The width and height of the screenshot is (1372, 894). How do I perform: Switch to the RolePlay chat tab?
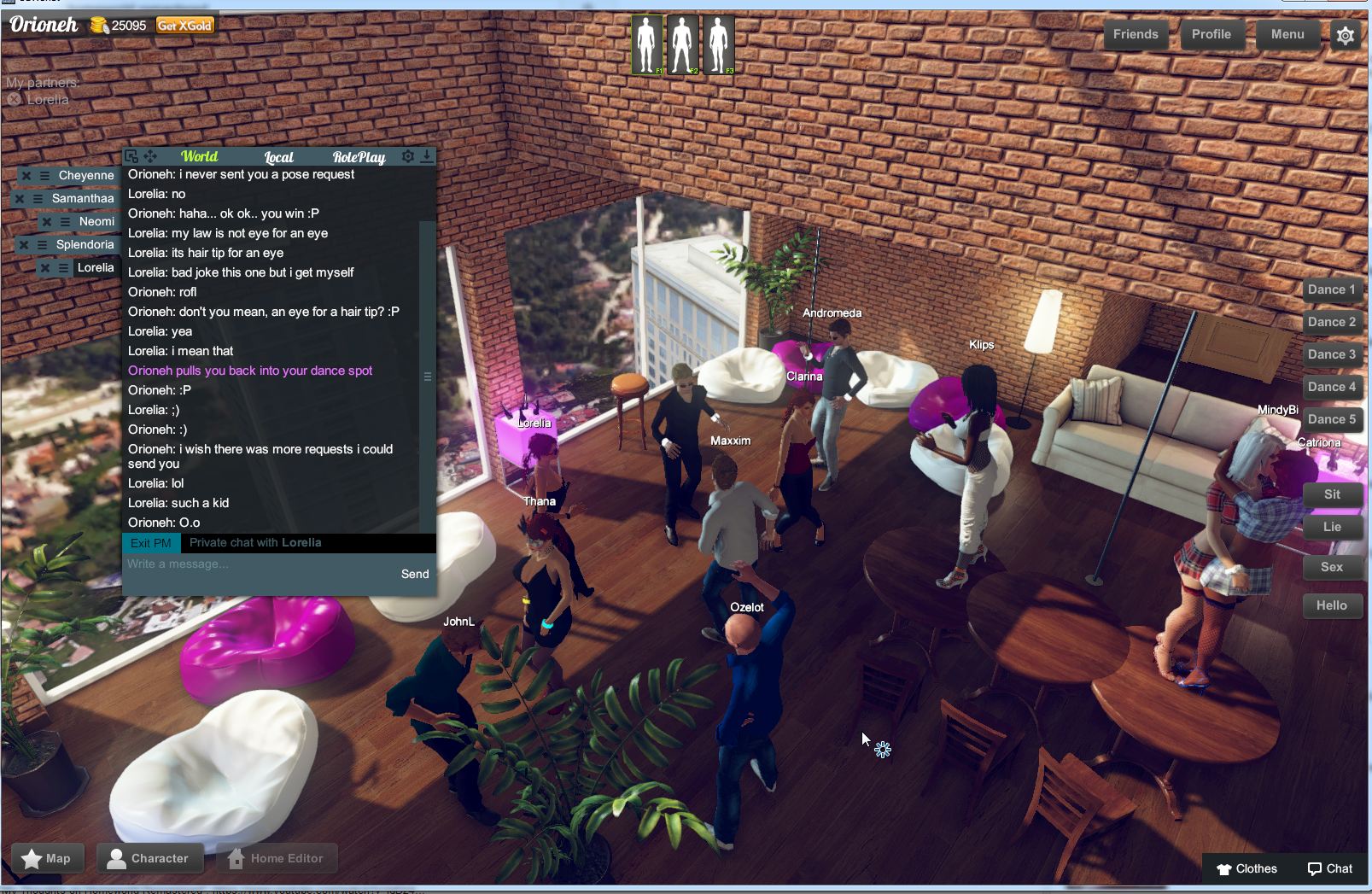click(x=359, y=156)
